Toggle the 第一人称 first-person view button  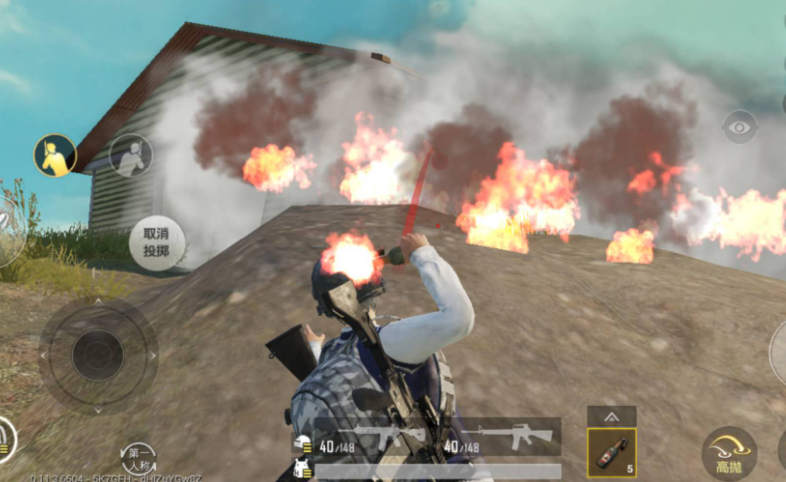click(x=138, y=458)
